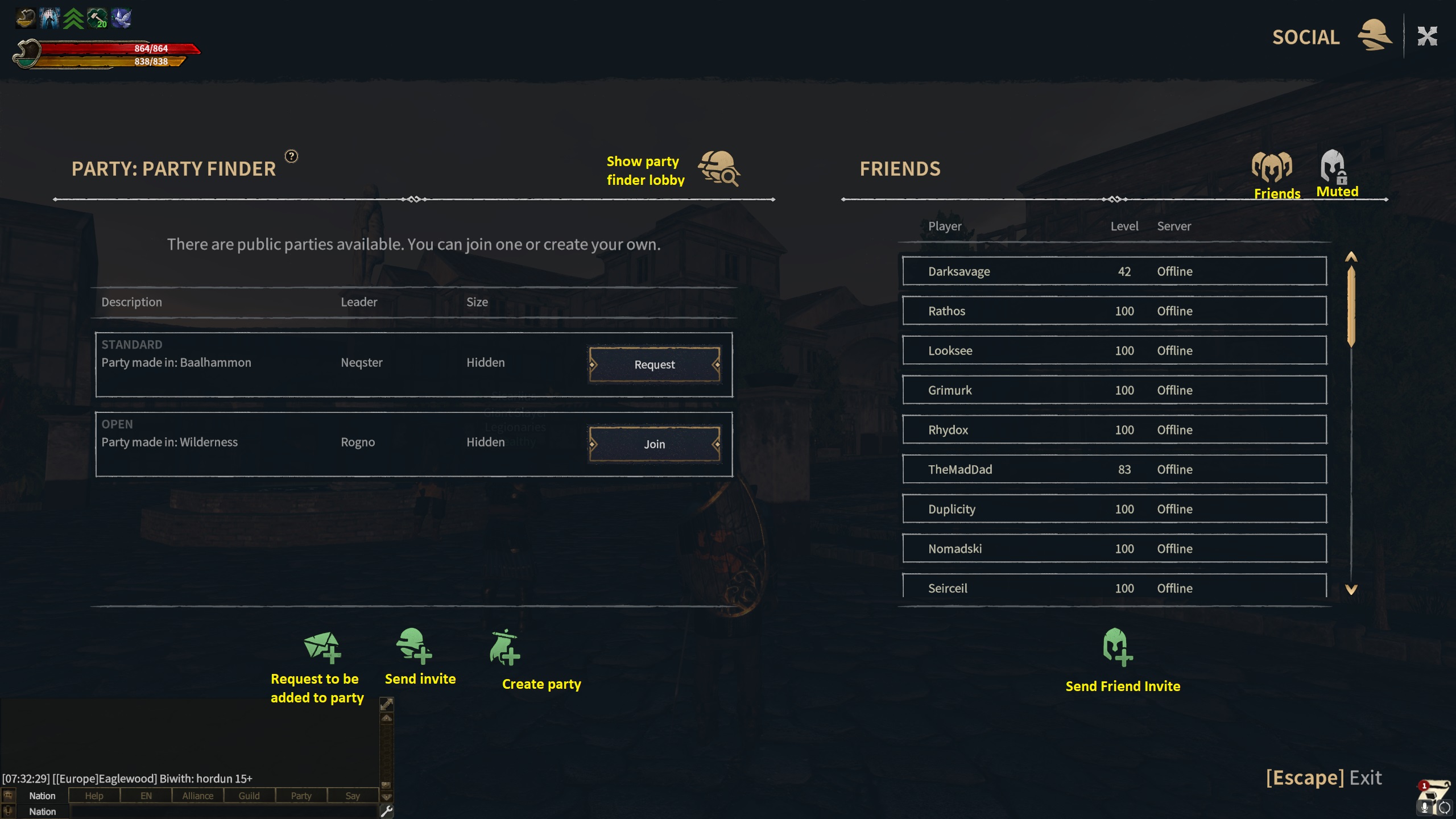Open Send invite party option
This screenshot has height=819, width=1456.
pyautogui.click(x=414, y=647)
